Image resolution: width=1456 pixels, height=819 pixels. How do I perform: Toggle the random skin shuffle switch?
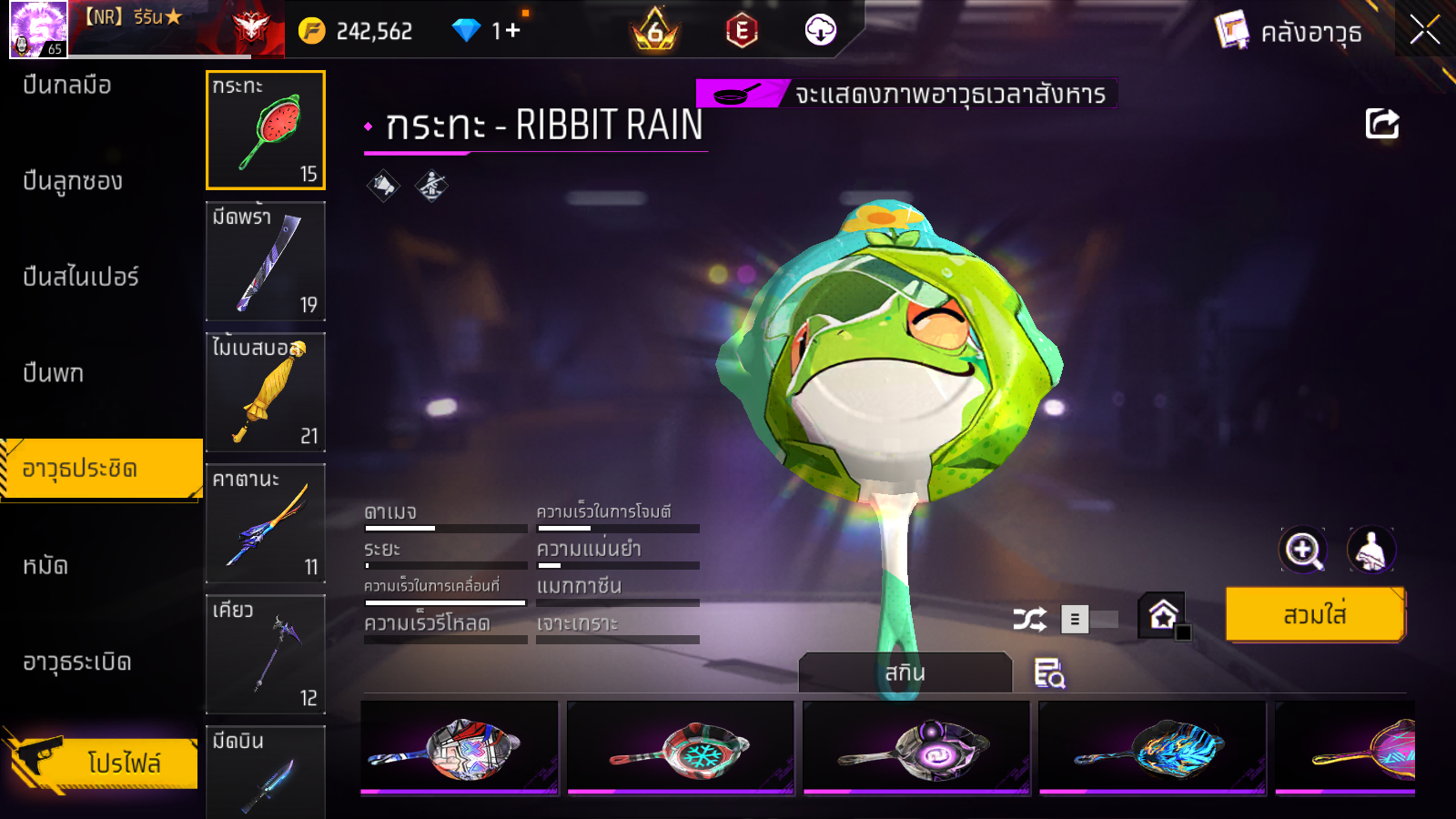click(x=1090, y=620)
